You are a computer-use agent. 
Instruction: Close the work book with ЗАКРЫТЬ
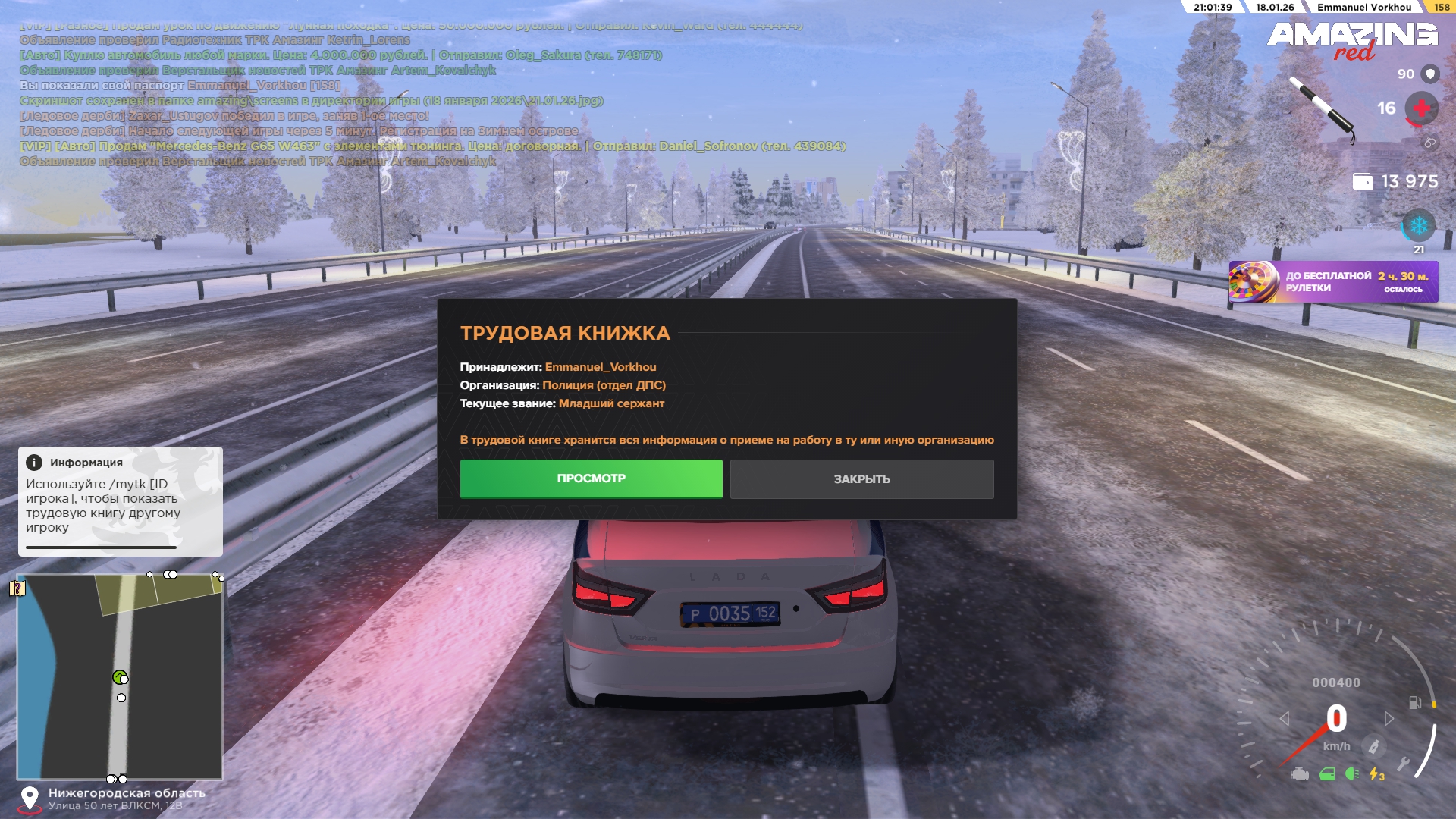tap(861, 479)
